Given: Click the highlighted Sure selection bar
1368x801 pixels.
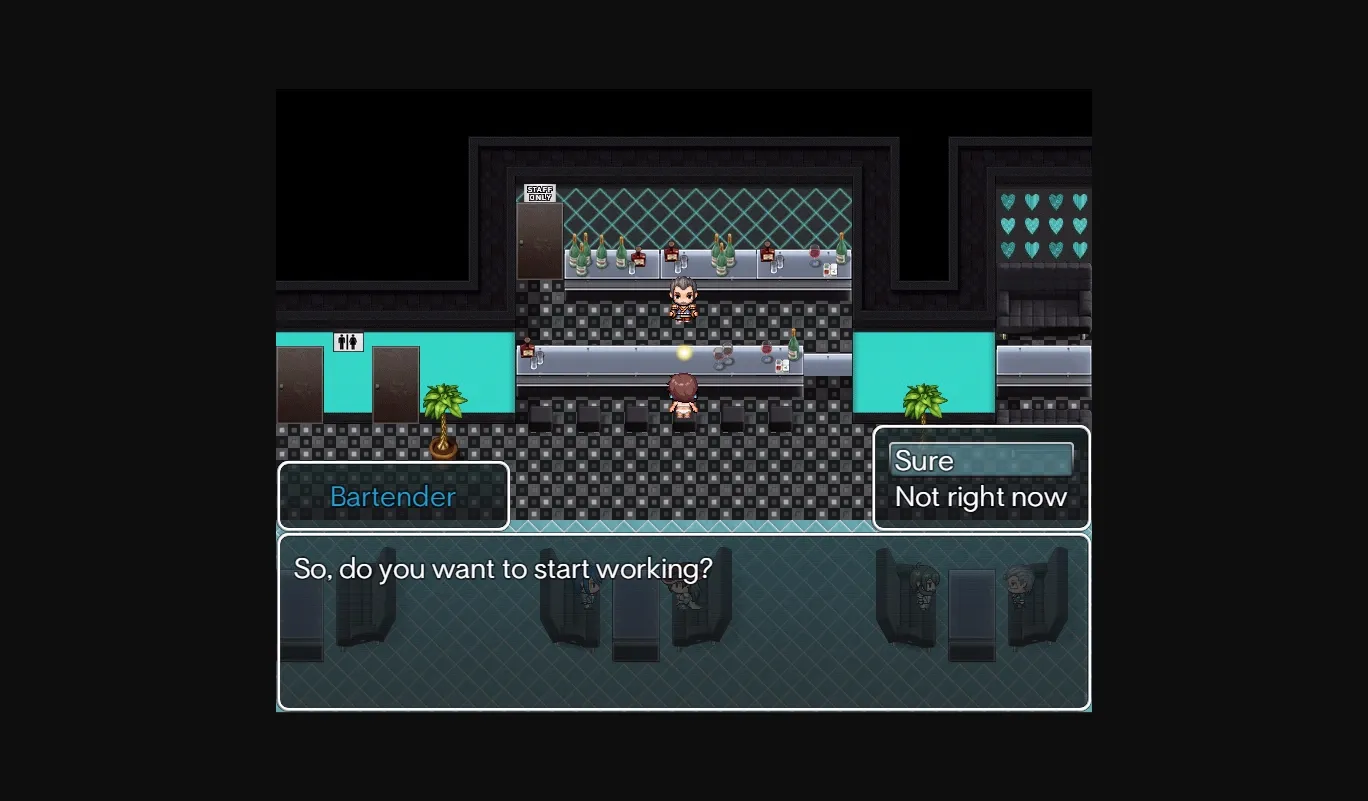Looking at the screenshot, I should coord(981,460).
